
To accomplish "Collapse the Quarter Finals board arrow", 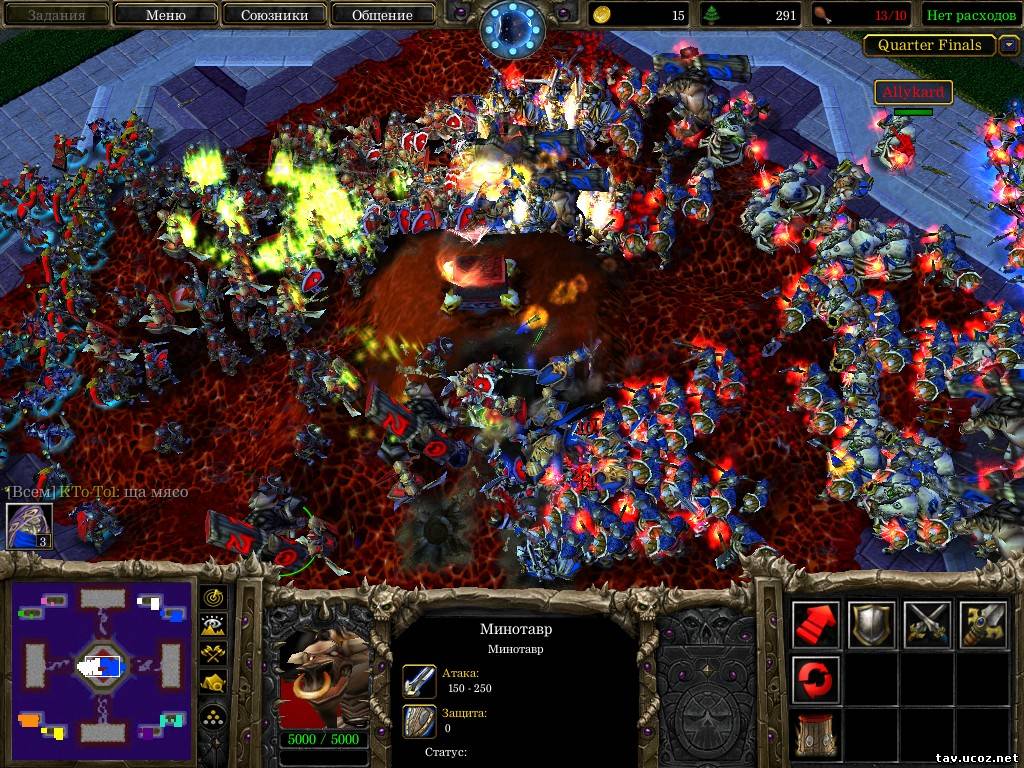I will point(1009,45).
